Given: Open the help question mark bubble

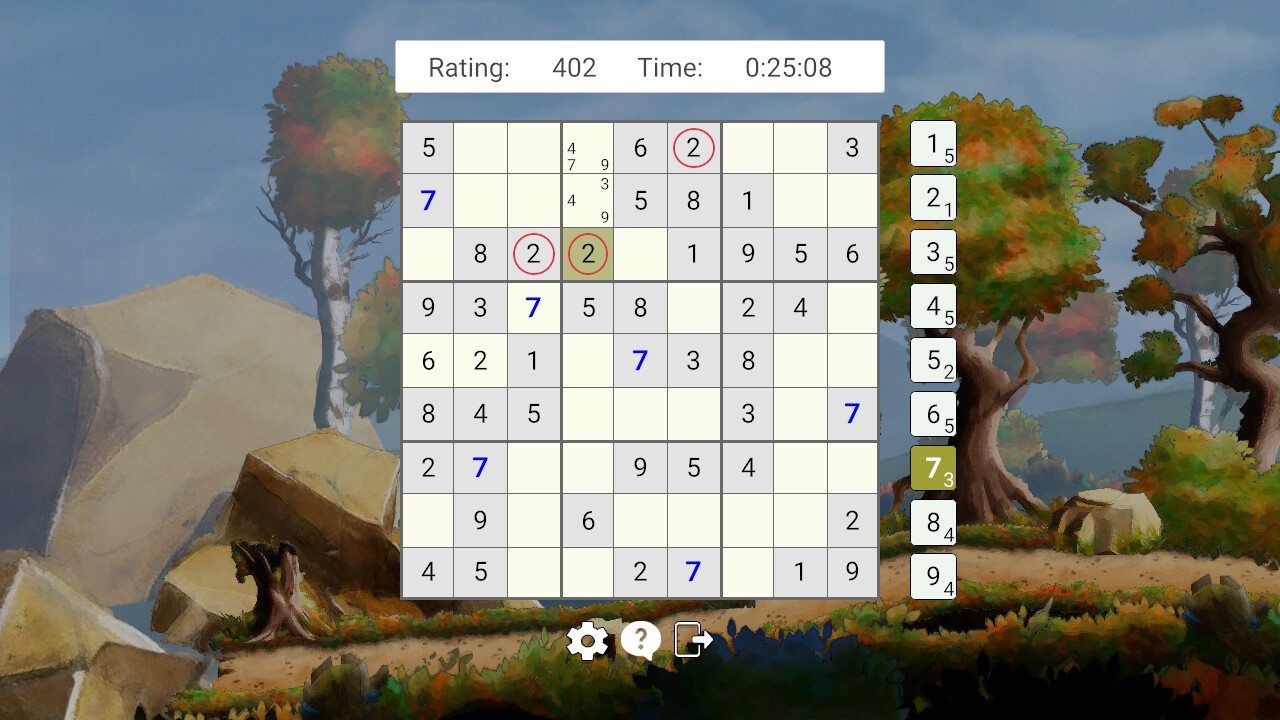Looking at the screenshot, I should click(640, 640).
